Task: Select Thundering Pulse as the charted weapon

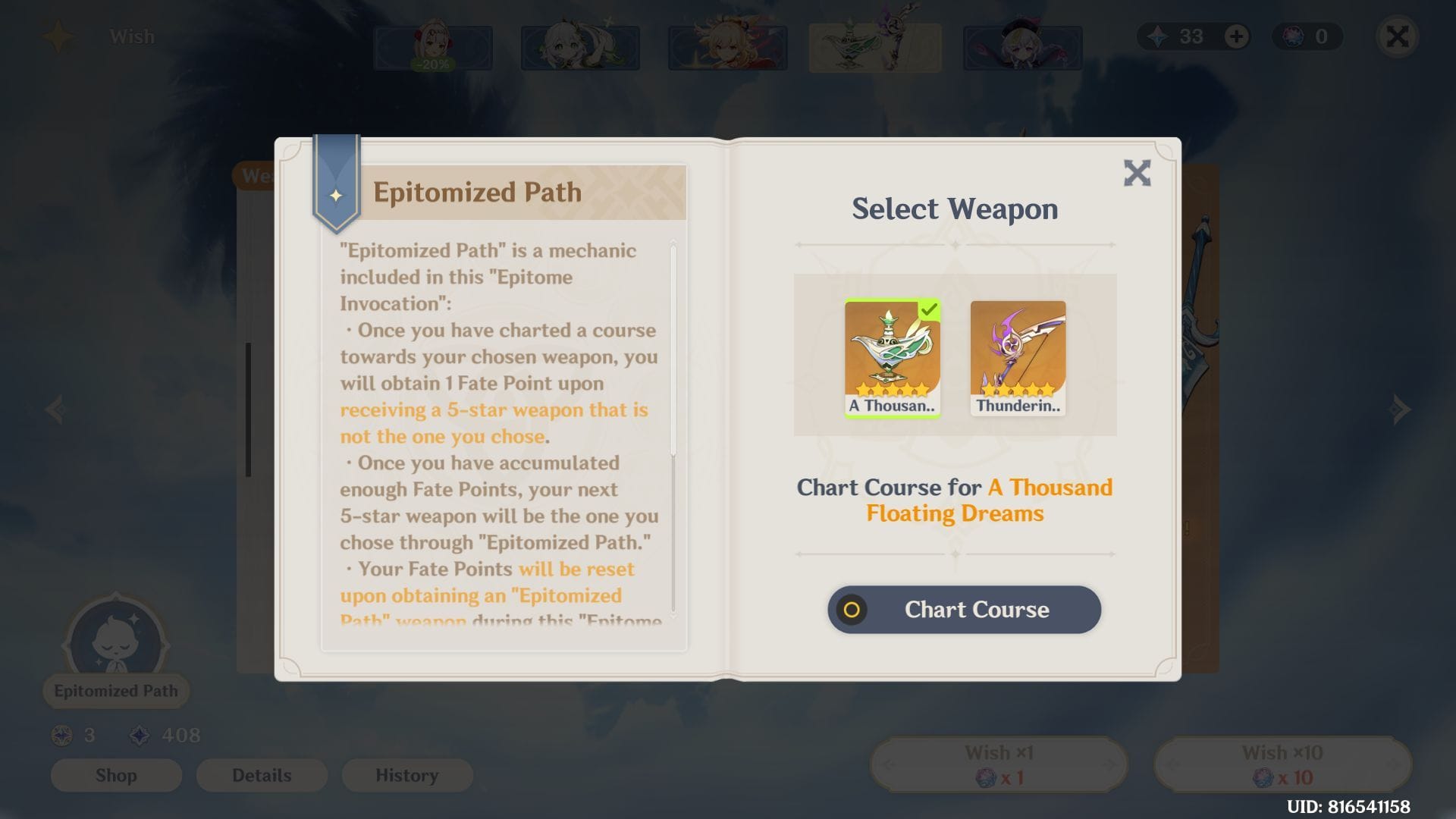Action: pyautogui.click(x=1017, y=356)
